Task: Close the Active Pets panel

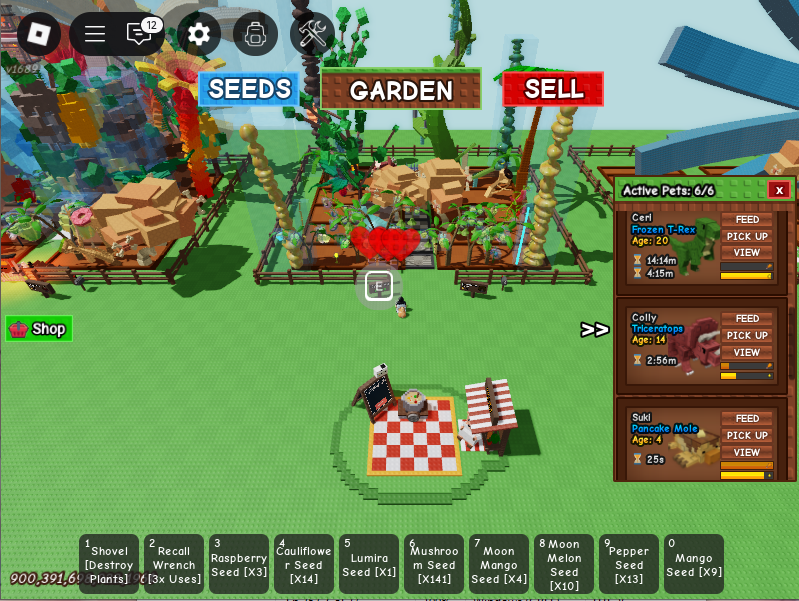Action: [x=779, y=190]
